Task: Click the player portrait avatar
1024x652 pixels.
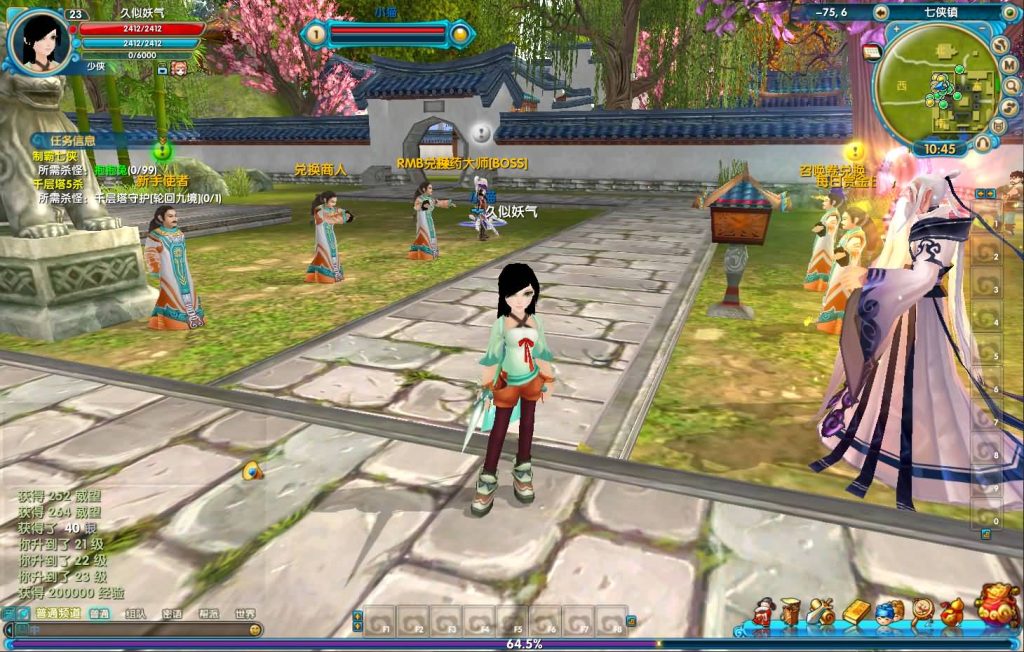Action: [42, 41]
